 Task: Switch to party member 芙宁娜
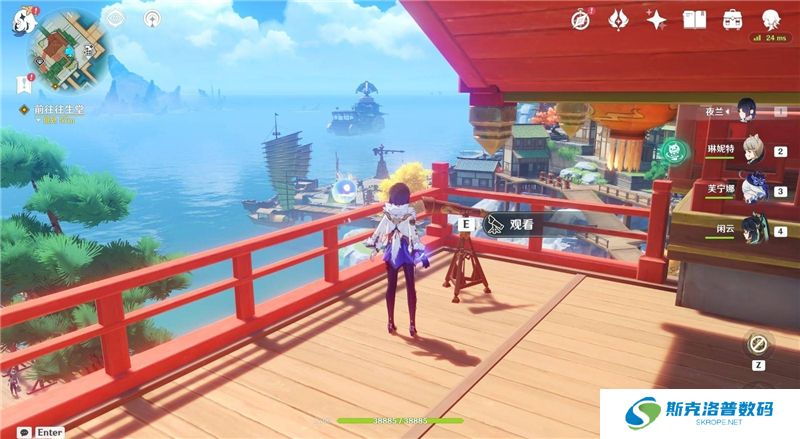point(754,188)
